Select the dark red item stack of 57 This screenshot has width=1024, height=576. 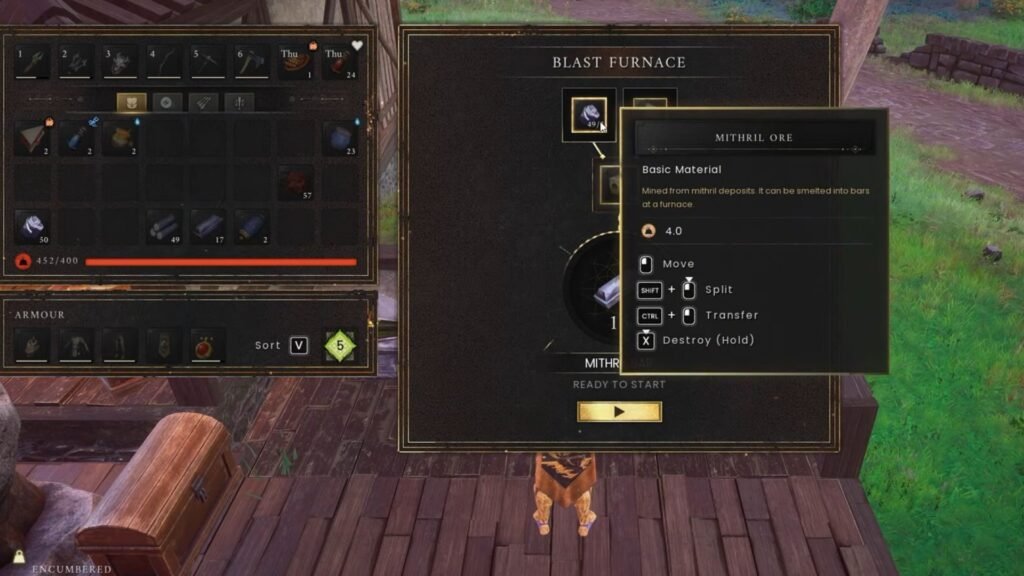pos(296,182)
